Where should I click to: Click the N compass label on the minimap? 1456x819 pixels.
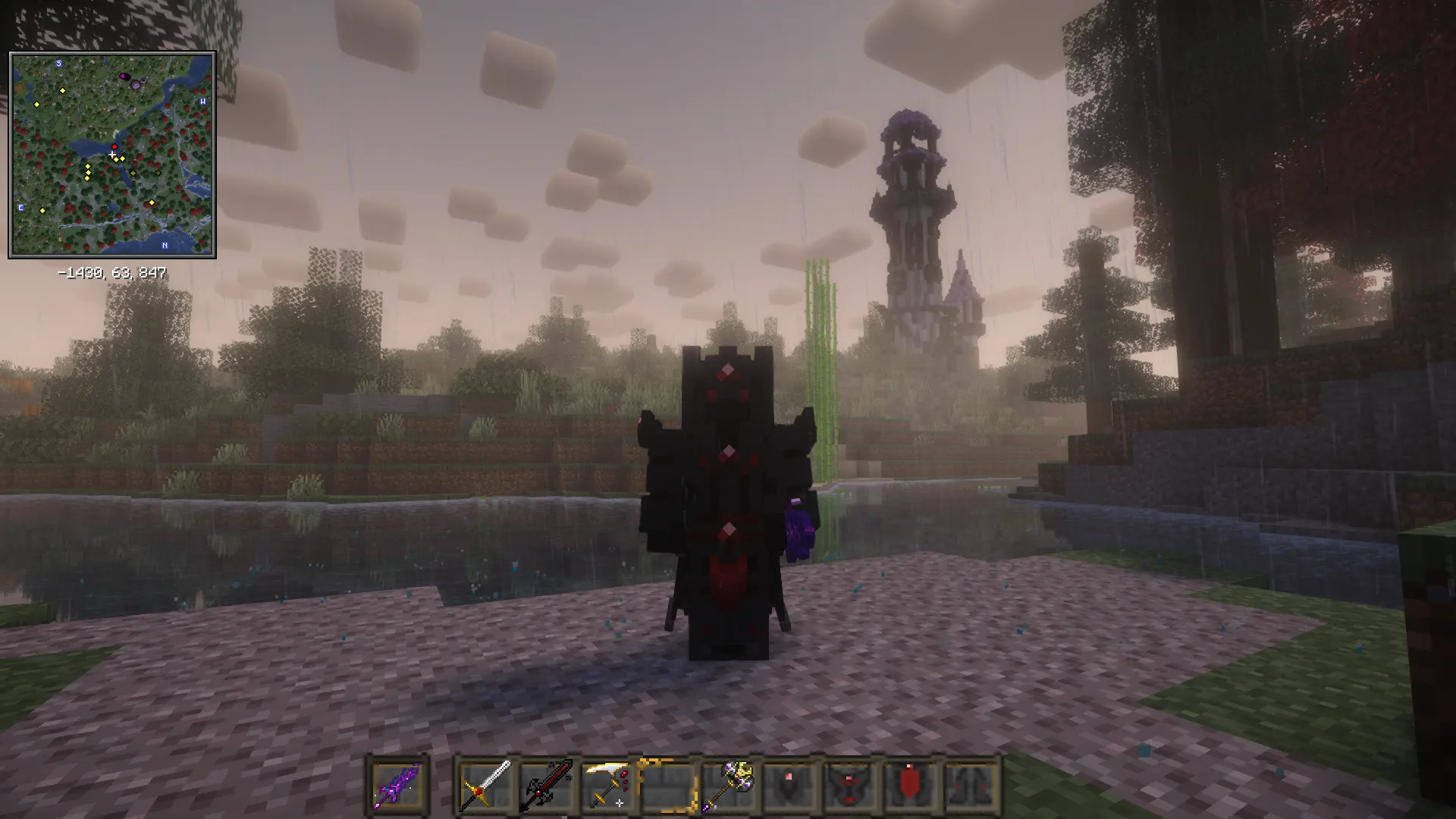point(165,244)
